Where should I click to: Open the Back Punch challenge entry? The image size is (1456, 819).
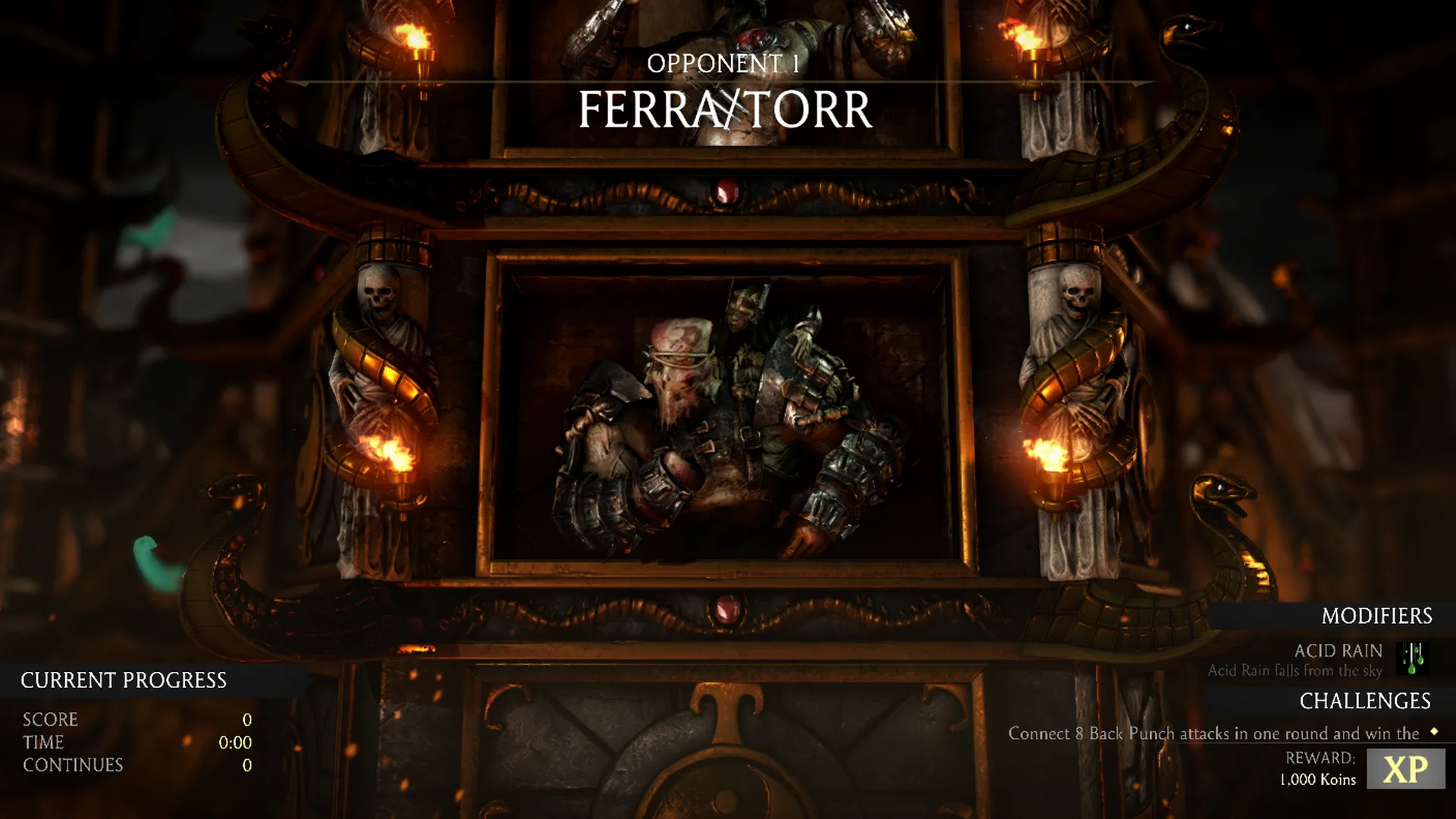click(1213, 733)
